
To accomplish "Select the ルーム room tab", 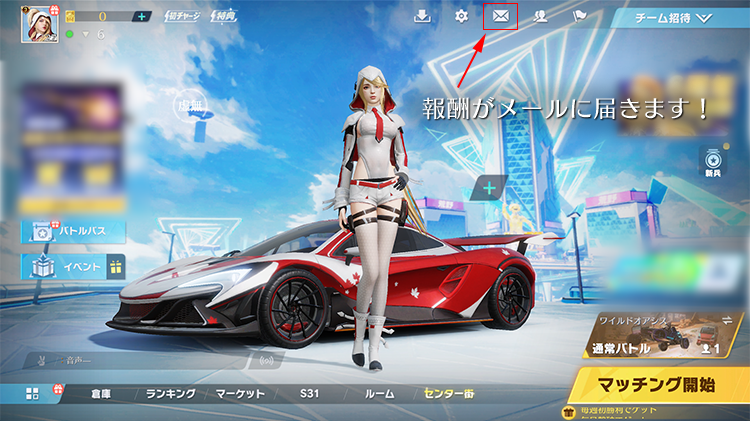I will [379, 394].
